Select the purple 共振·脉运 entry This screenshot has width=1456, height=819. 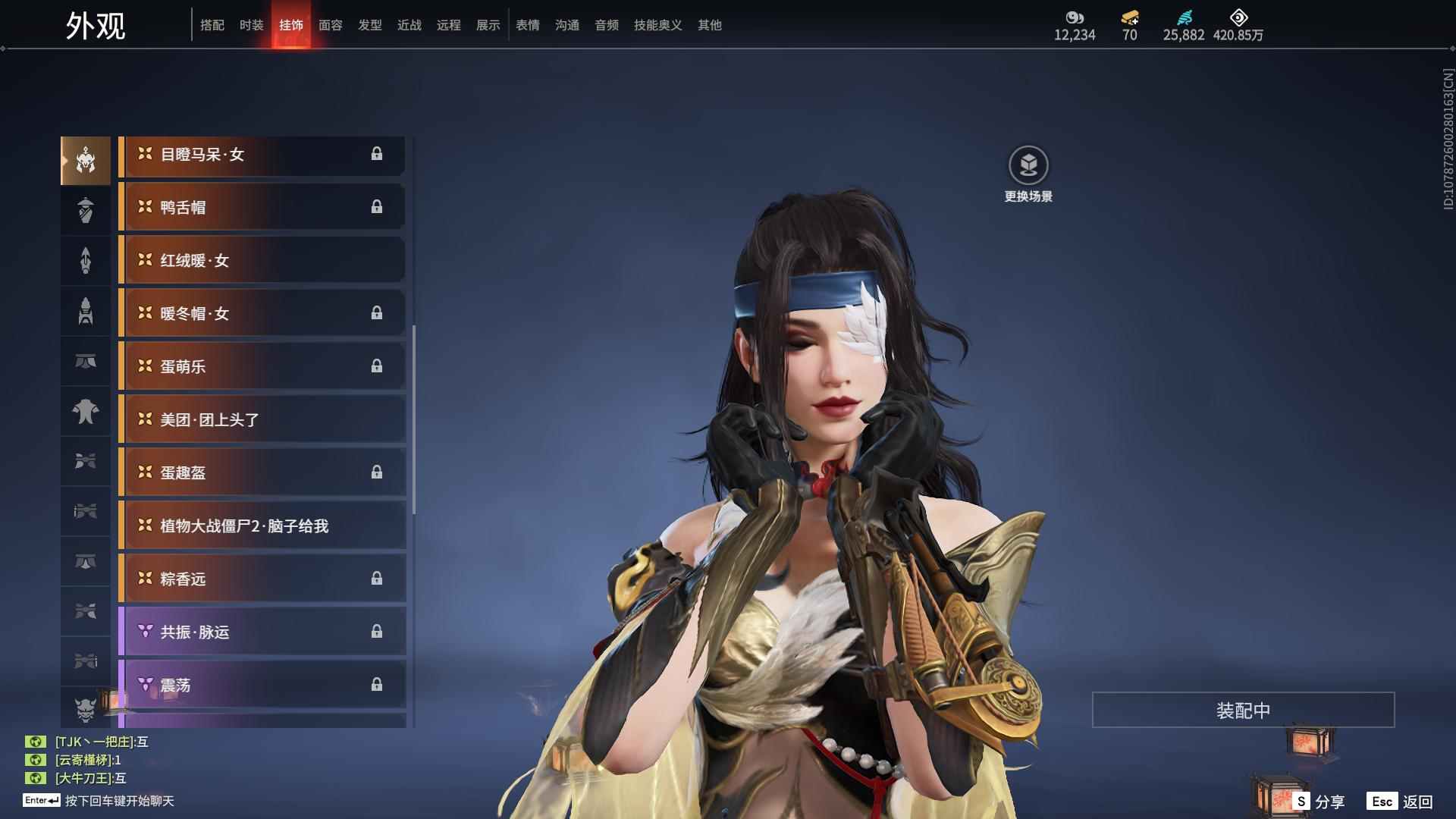tap(262, 632)
